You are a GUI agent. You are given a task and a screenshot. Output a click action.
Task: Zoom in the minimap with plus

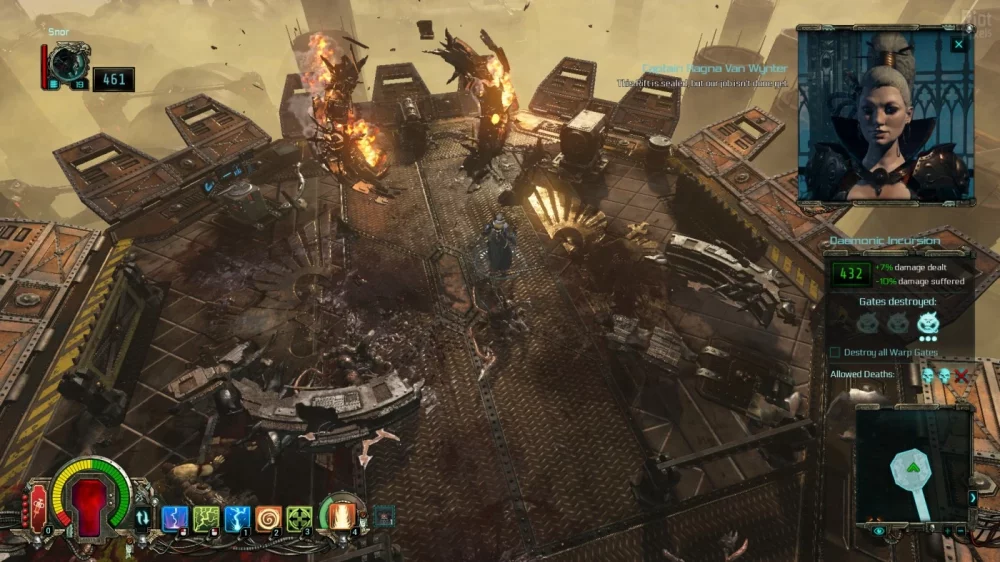(946, 529)
